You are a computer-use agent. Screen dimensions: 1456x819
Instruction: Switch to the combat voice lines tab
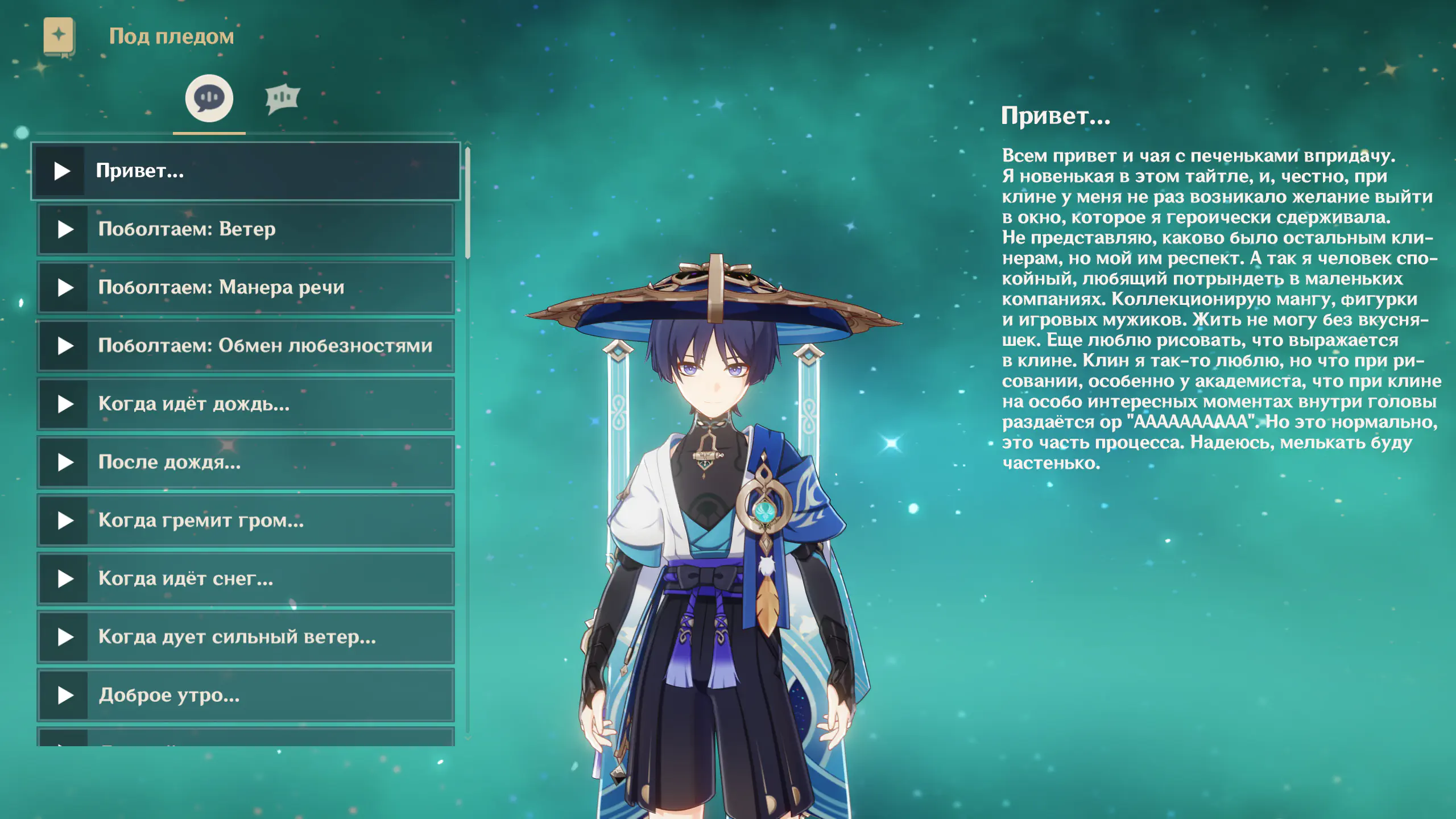(x=282, y=99)
